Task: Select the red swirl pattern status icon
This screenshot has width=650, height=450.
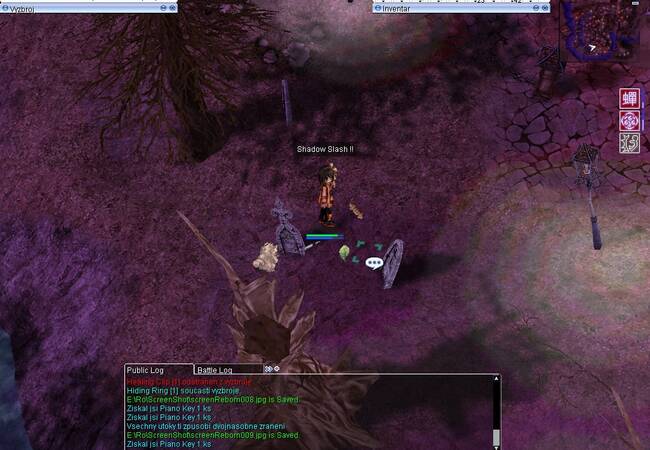Action: (630, 120)
